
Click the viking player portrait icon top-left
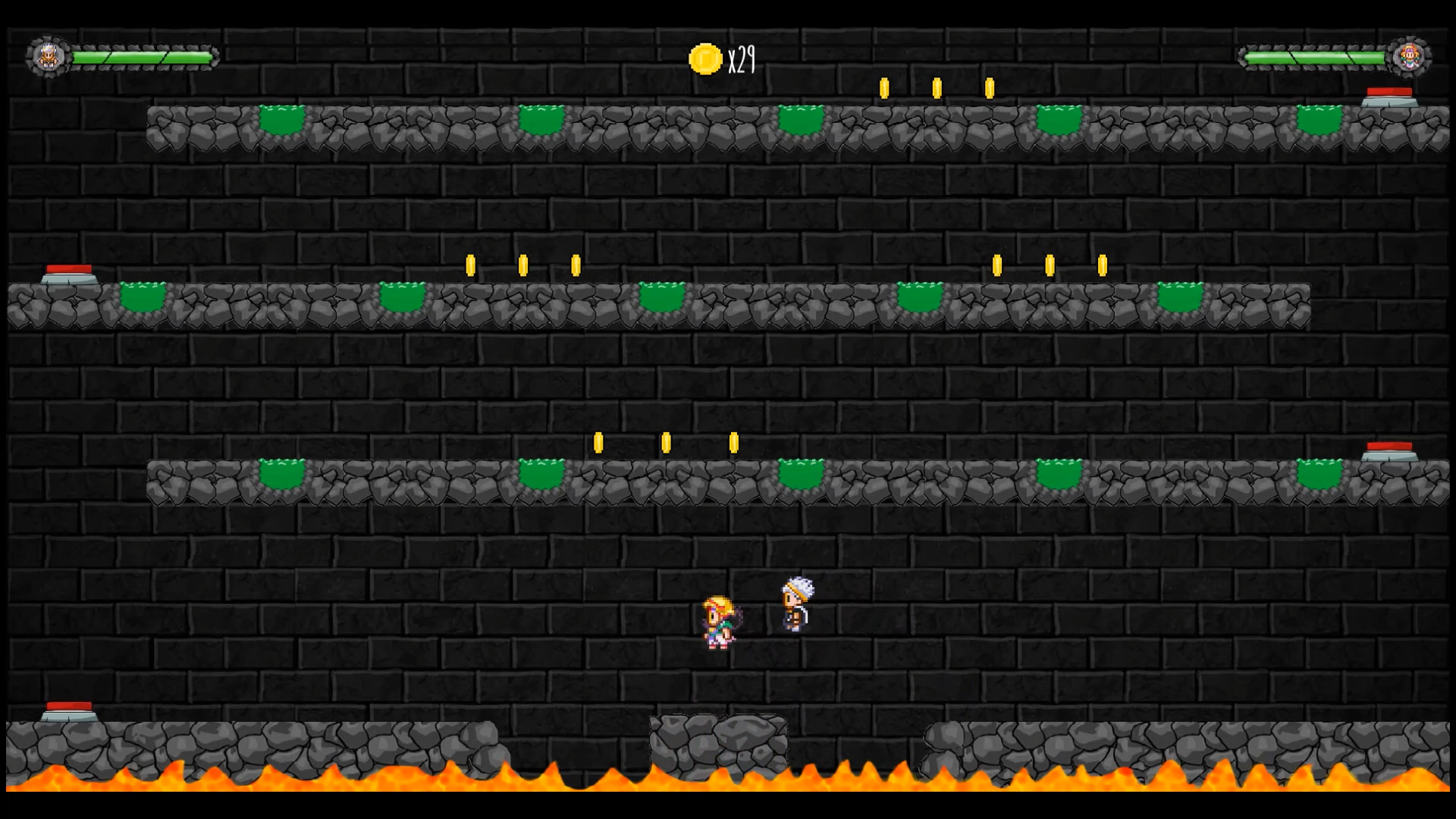click(49, 55)
